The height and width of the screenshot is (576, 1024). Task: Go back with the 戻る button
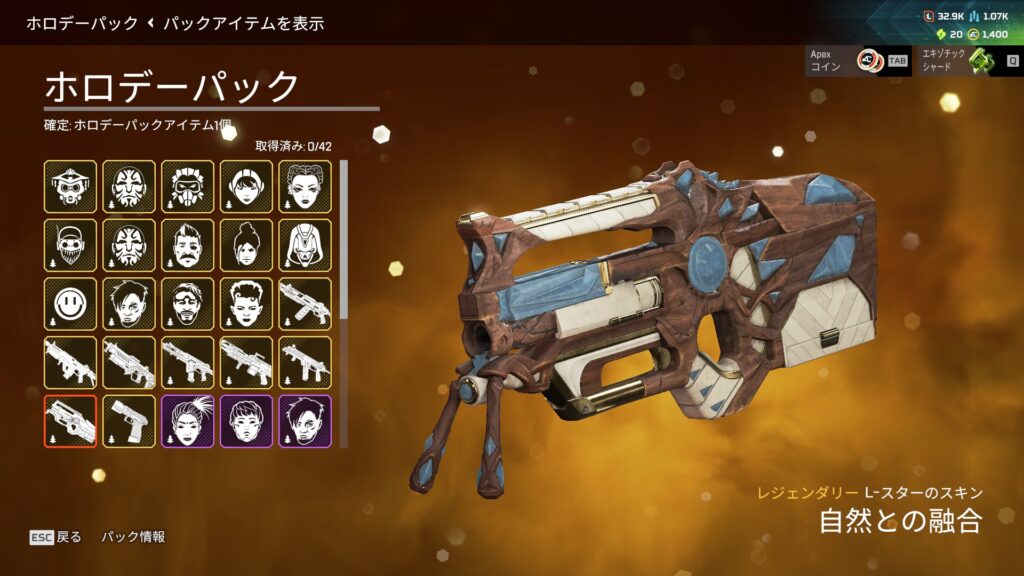(x=57, y=537)
